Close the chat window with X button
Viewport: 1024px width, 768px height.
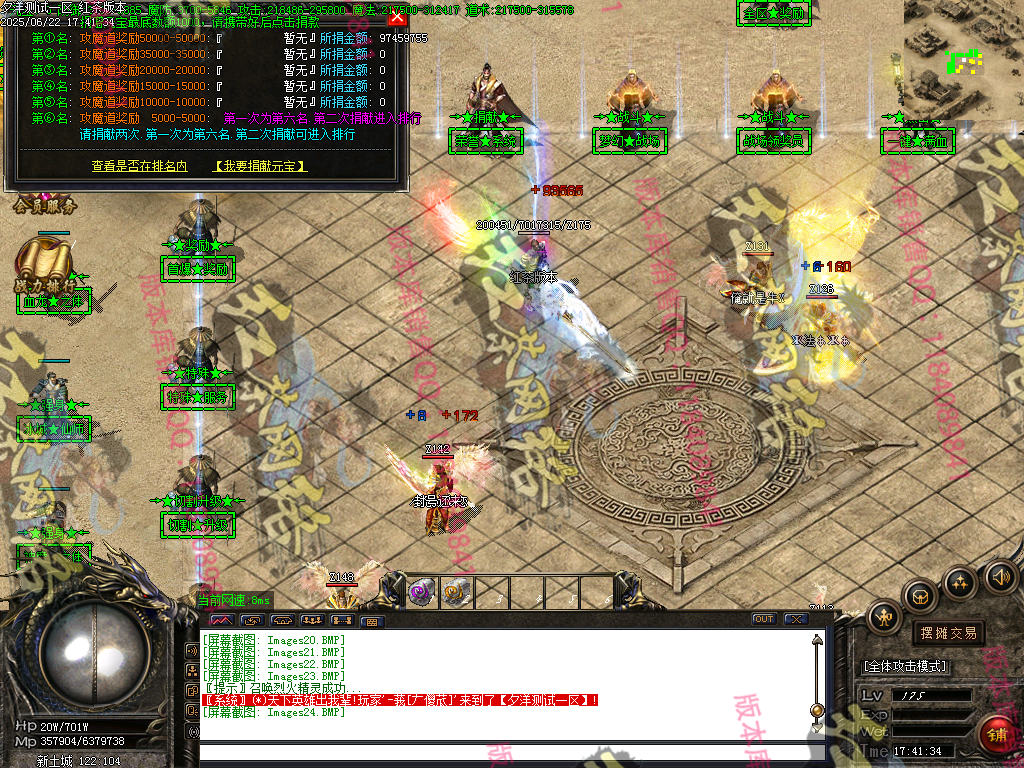tap(795, 619)
